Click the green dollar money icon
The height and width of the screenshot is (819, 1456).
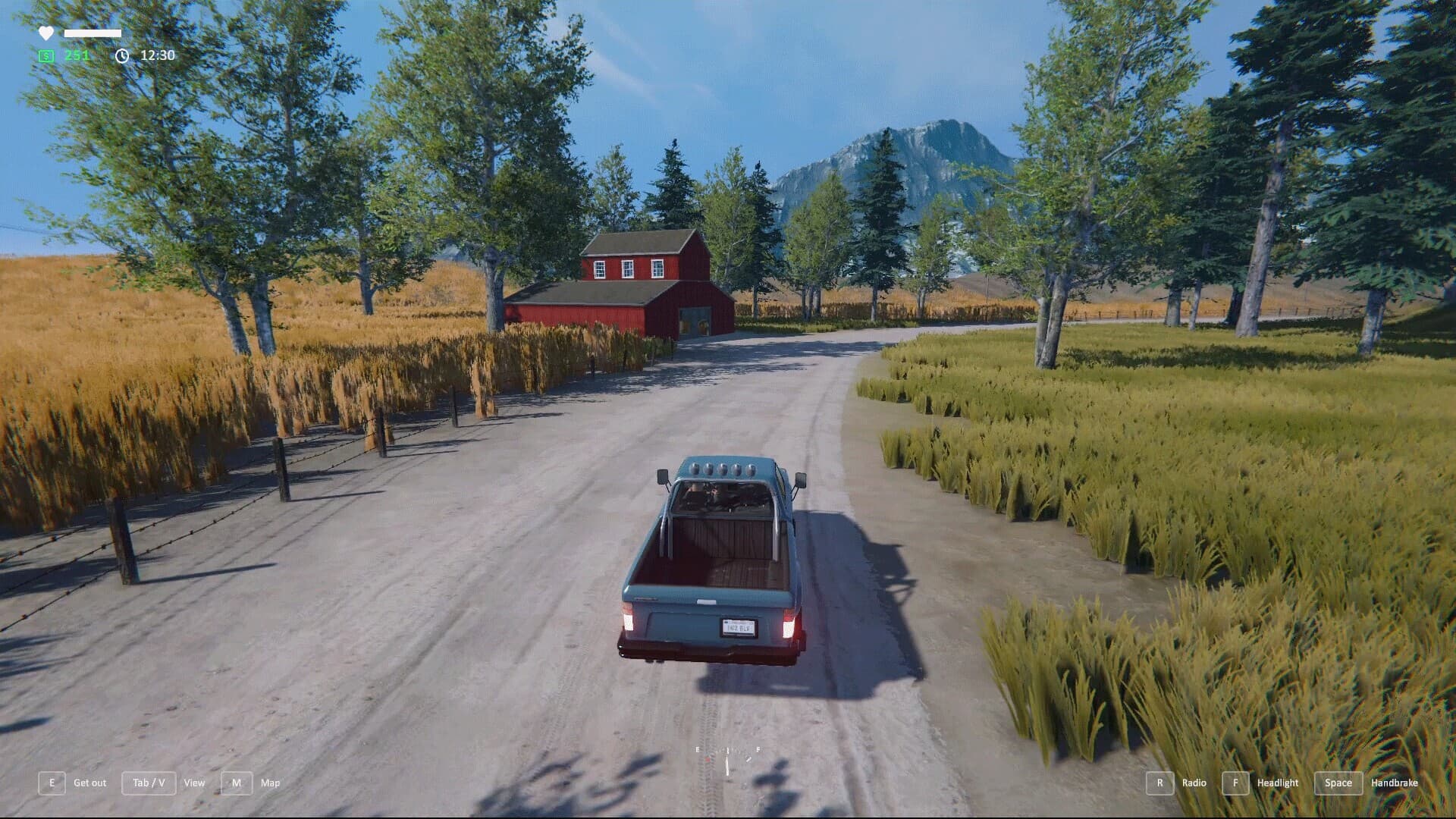pos(45,55)
